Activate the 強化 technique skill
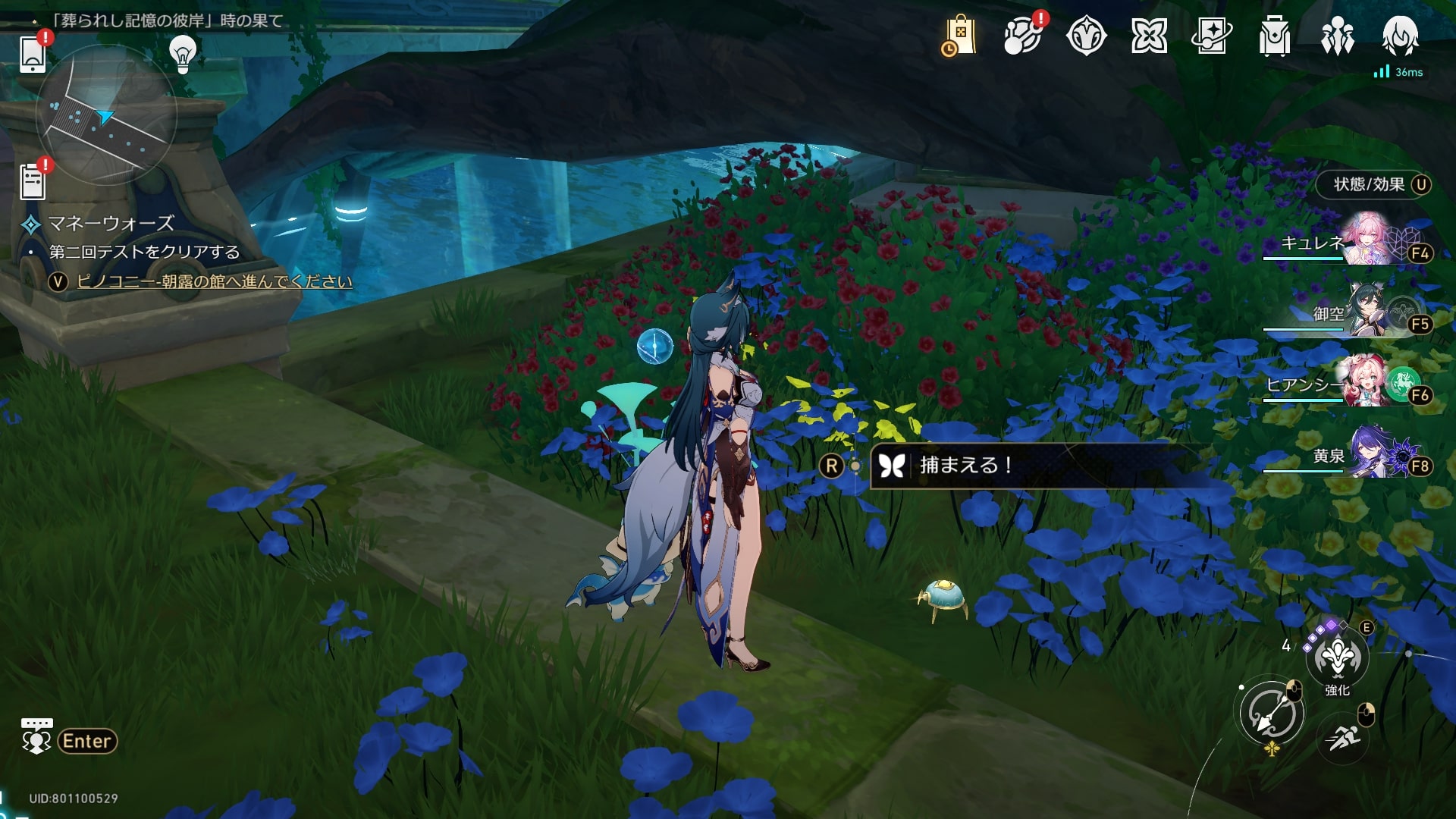Viewport: 1456px width, 819px height. (x=1337, y=658)
